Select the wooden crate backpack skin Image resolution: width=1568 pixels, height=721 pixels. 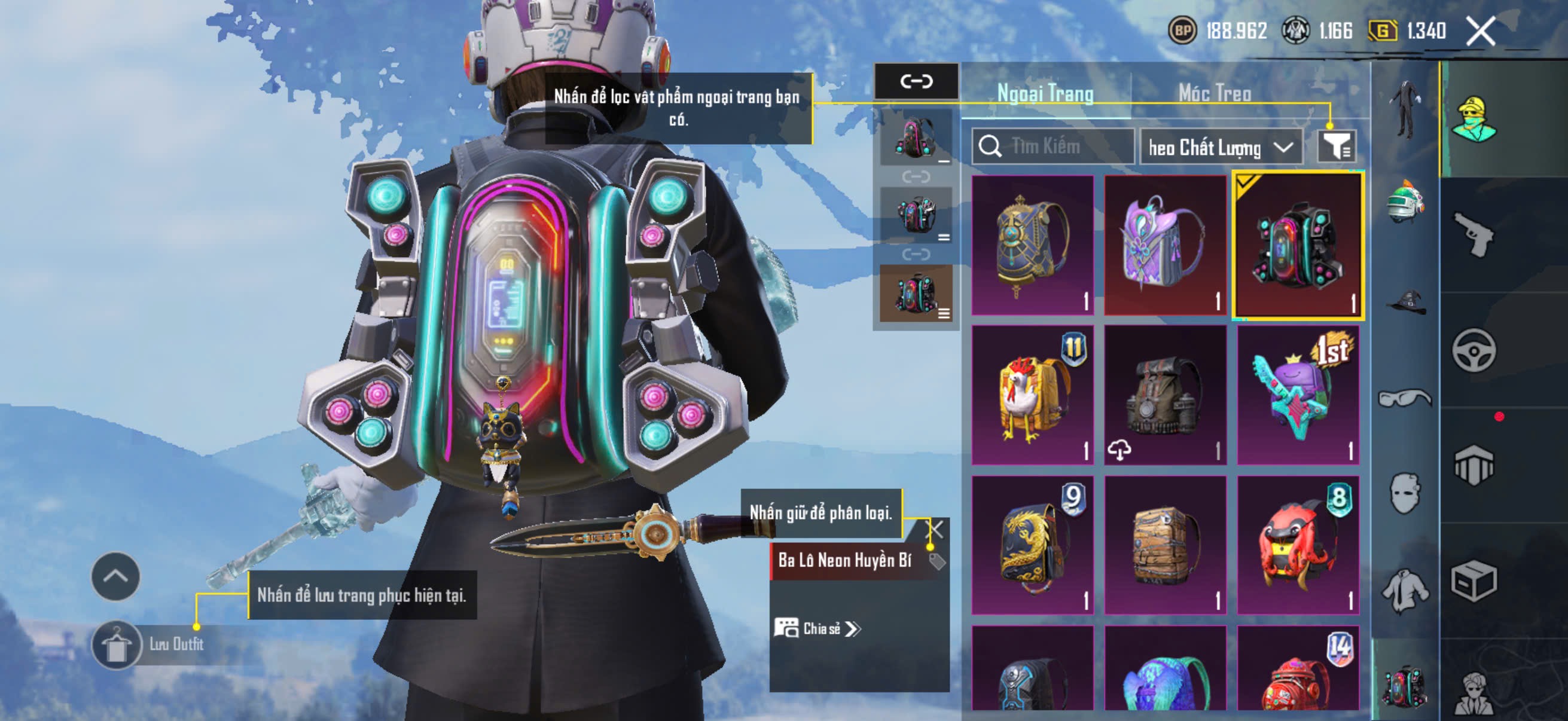coord(1164,545)
